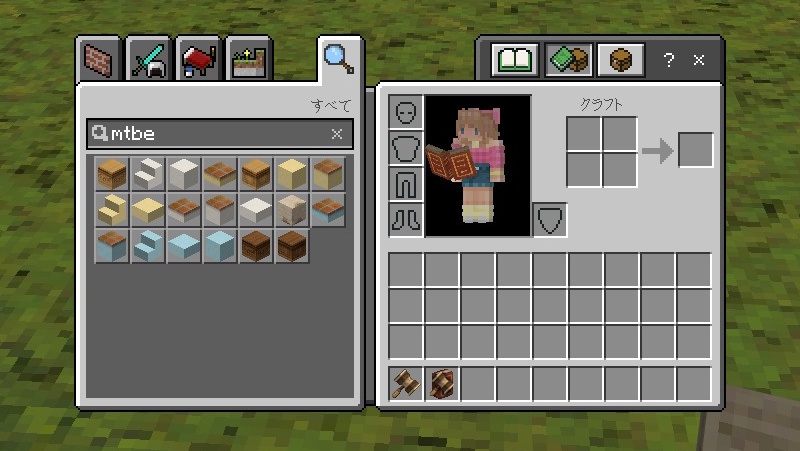Select the nature tab with grass block
Viewport: 800px width, 451px height.
249,61
